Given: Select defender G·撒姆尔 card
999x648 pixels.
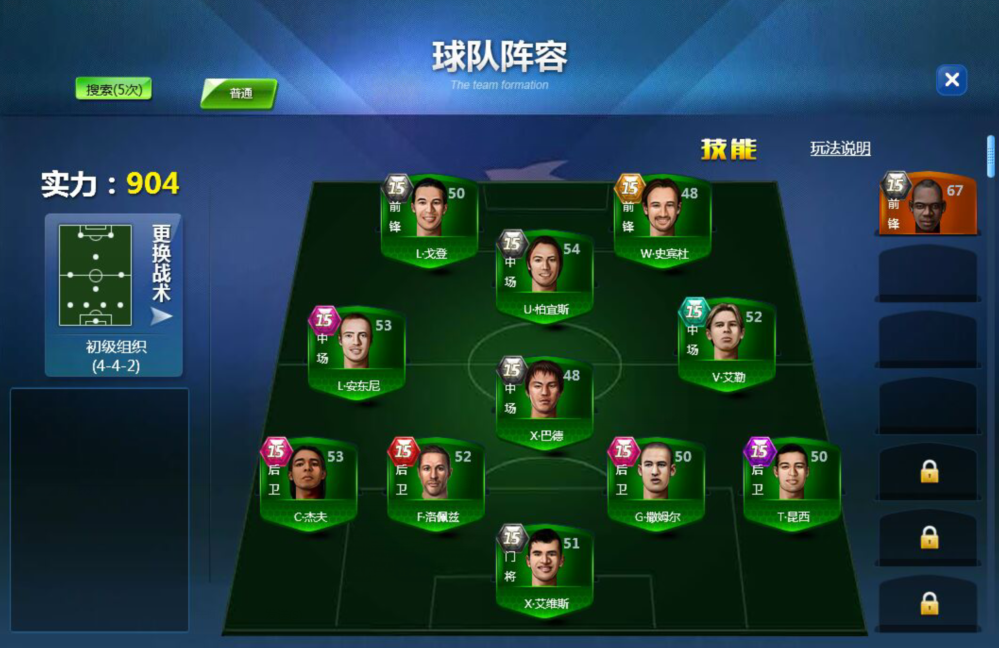Looking at the screenshot, I should click(656, 483).
